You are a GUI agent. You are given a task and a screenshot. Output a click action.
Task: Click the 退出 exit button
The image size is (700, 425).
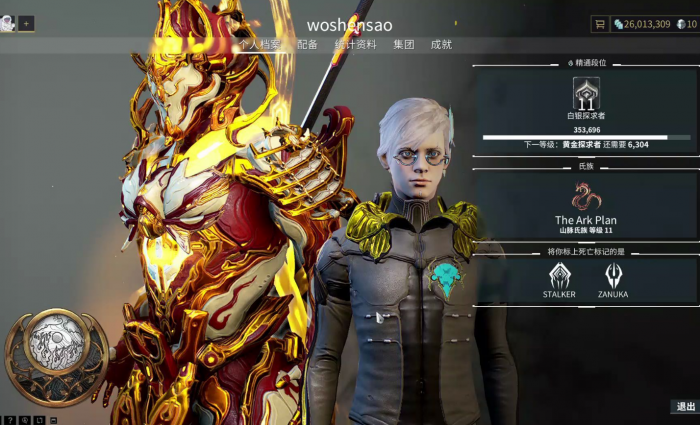(x=685, y=407)
